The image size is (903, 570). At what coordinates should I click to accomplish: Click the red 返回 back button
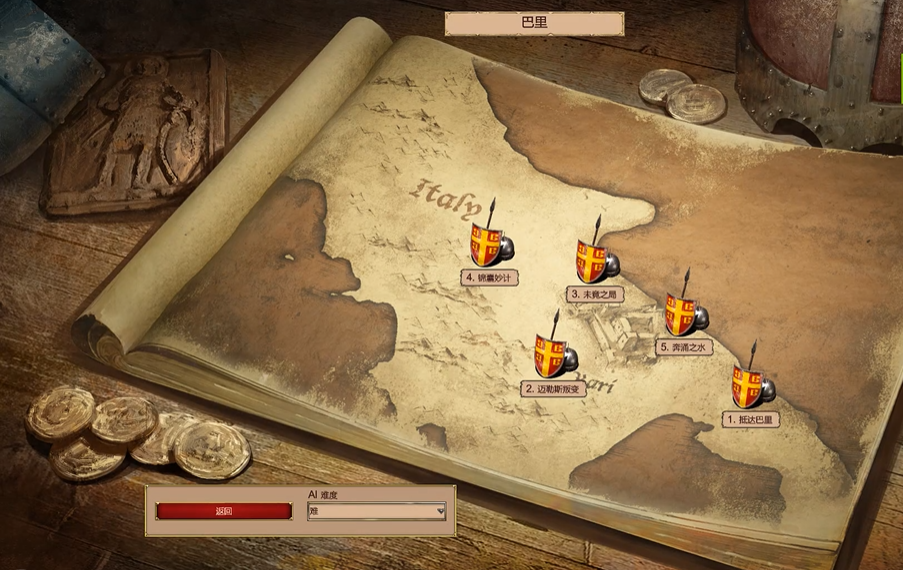(224, 511)
